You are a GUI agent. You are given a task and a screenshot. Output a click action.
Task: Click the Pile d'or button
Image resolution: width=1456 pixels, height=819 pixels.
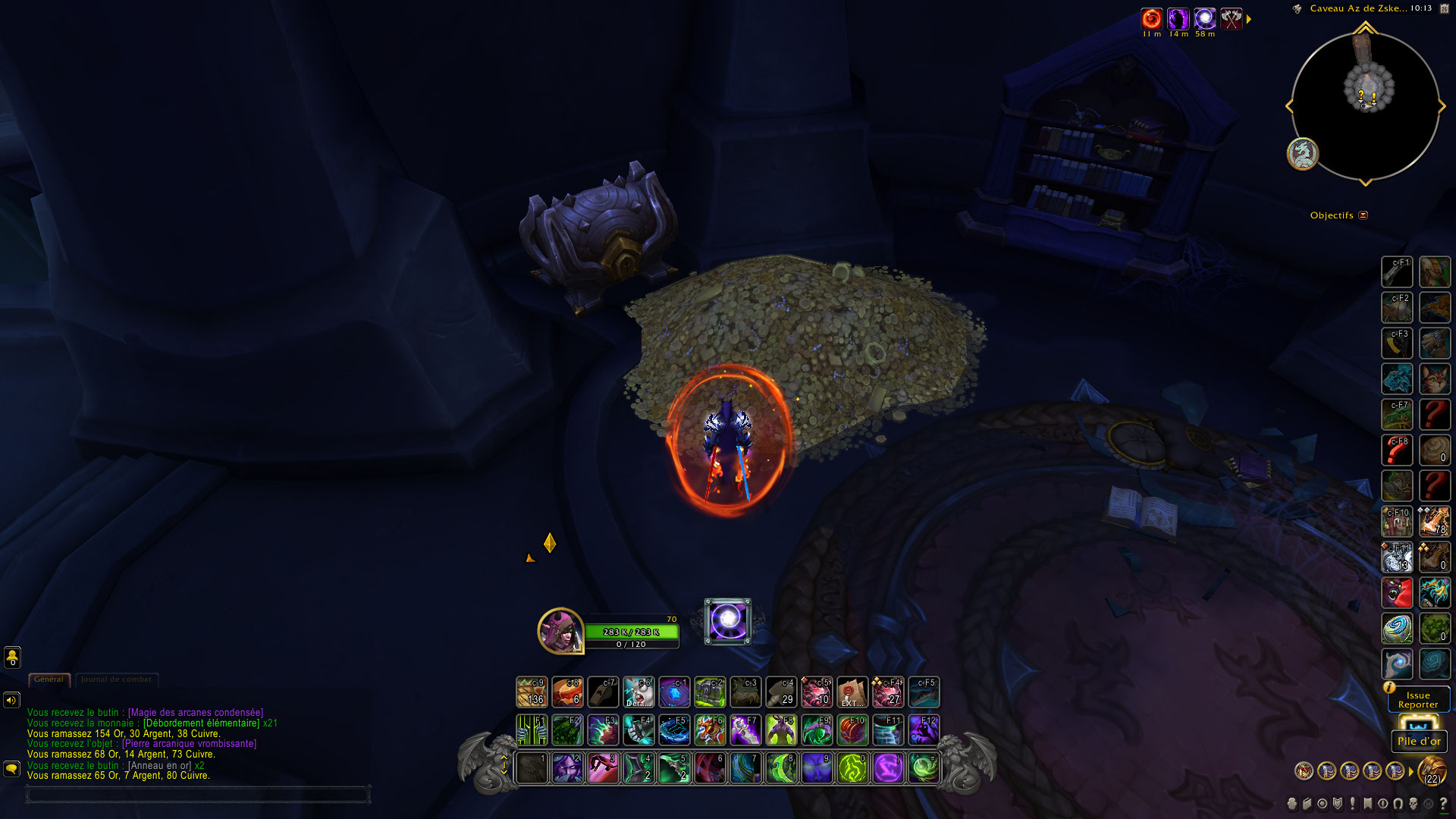click(1419, 741)
